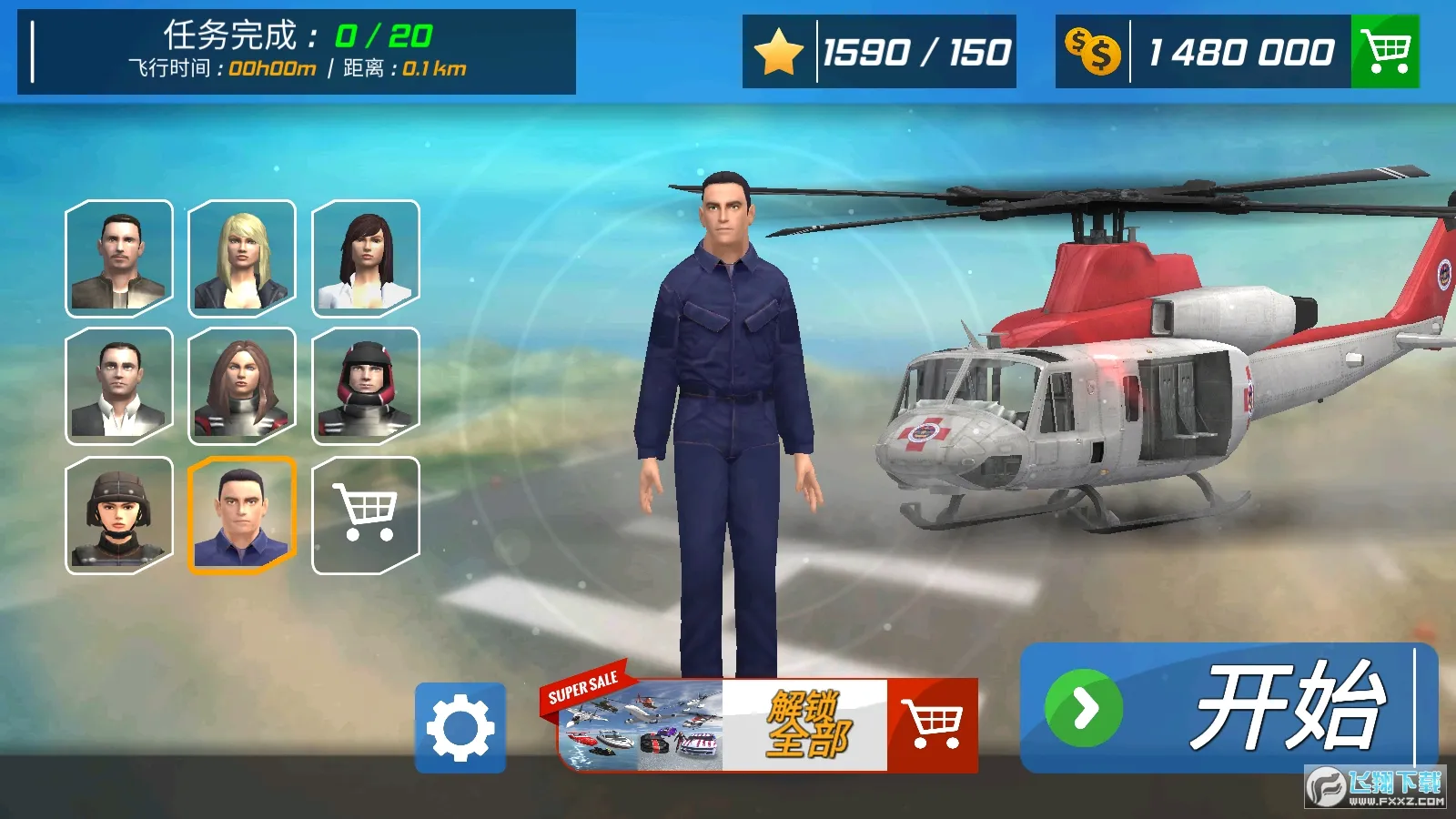Click the dollar coins currency icon
This screenshot has width=1456, height=819.
tap(1094, 52)
